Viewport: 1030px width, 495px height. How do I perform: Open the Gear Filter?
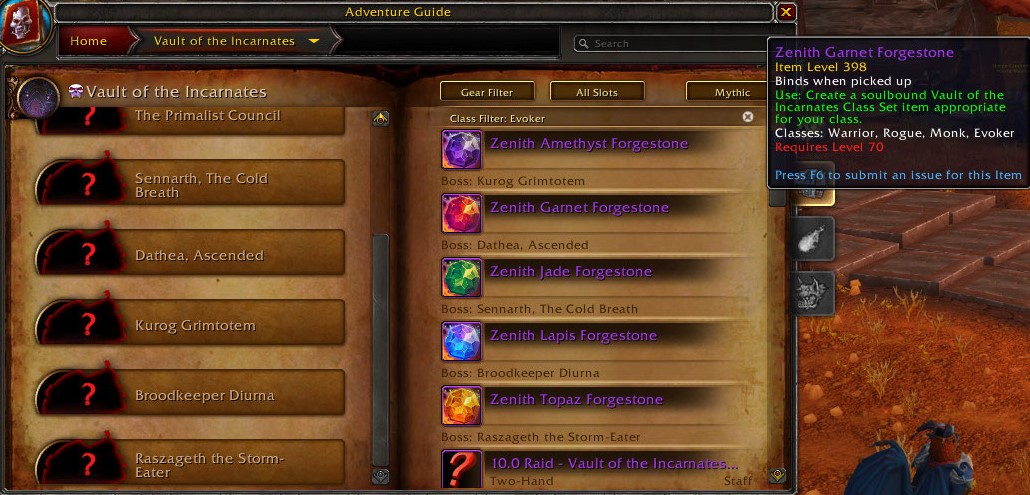click(x=487, y=92)
